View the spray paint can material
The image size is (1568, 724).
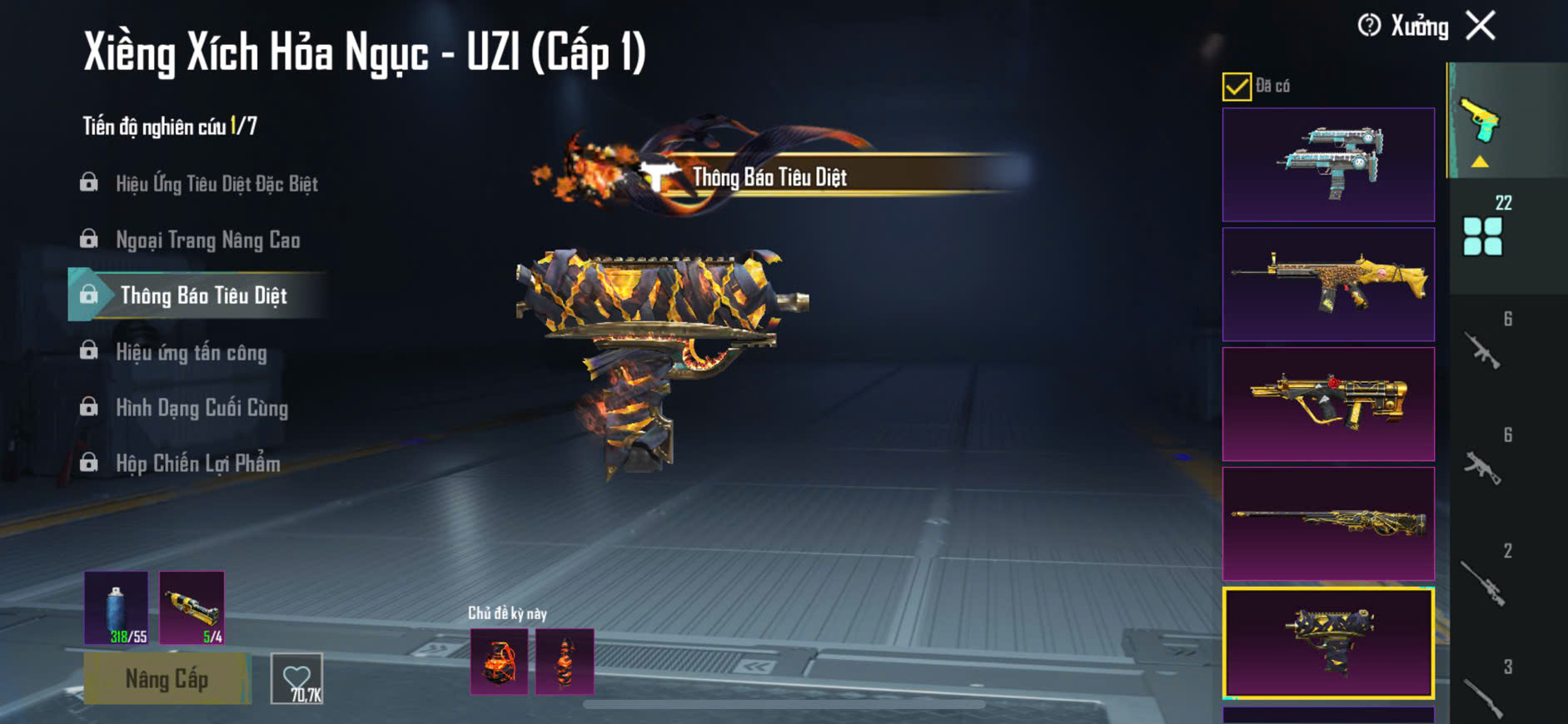tap(117, 607)
